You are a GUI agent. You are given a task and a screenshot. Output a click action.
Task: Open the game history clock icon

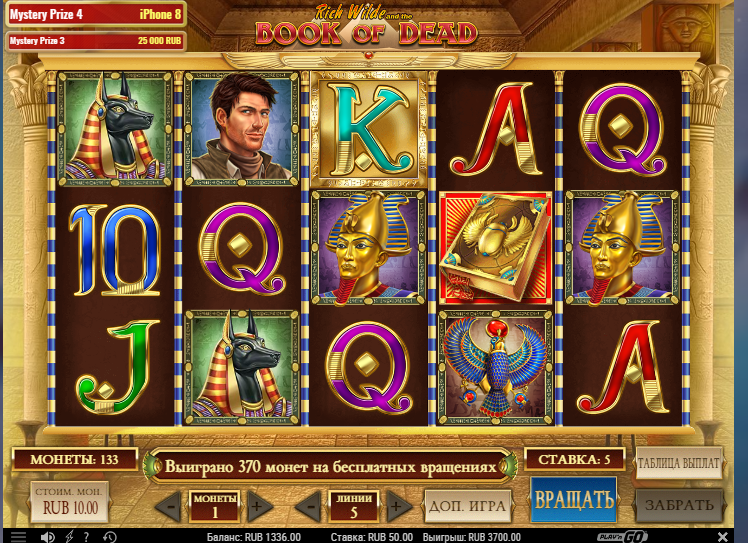(x=109, y=536)
